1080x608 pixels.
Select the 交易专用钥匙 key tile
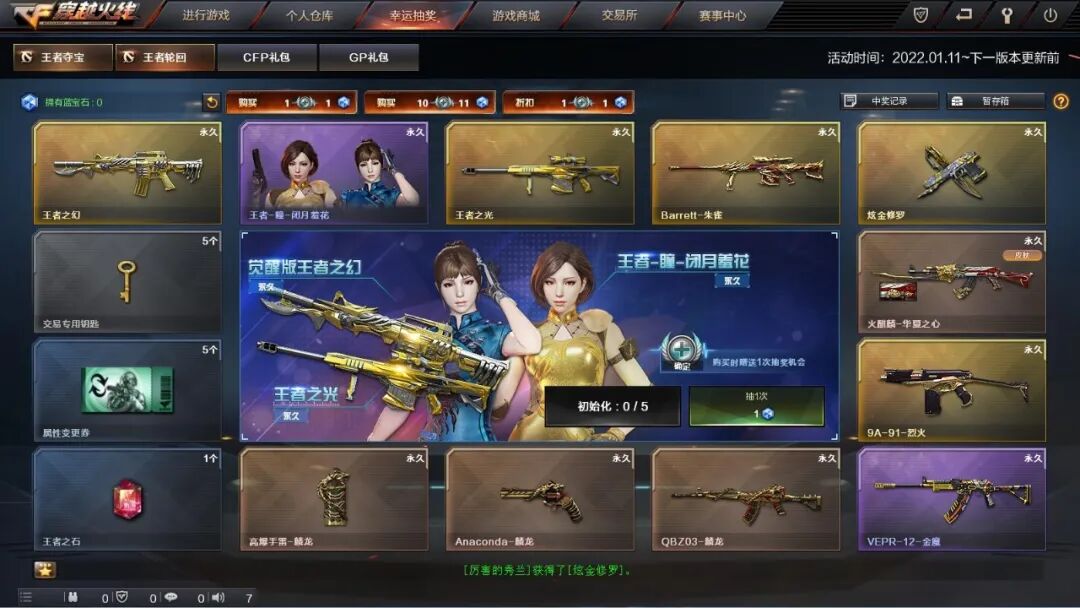[127, 281]
